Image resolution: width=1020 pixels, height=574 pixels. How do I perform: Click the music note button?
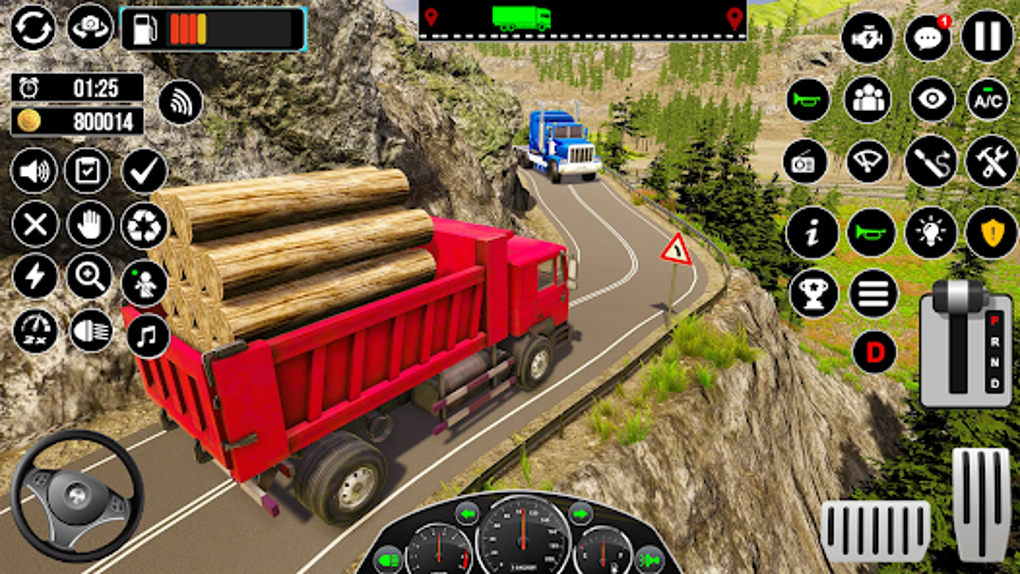[148, 337]
